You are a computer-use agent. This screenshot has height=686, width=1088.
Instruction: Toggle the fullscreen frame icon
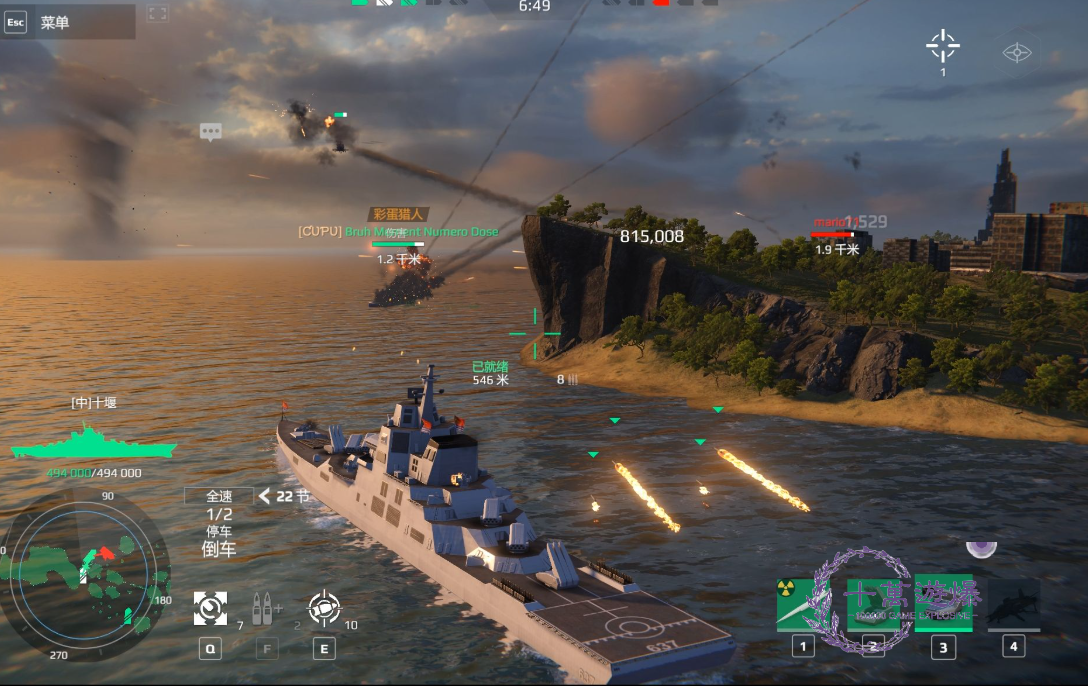[x=157, y=14]
